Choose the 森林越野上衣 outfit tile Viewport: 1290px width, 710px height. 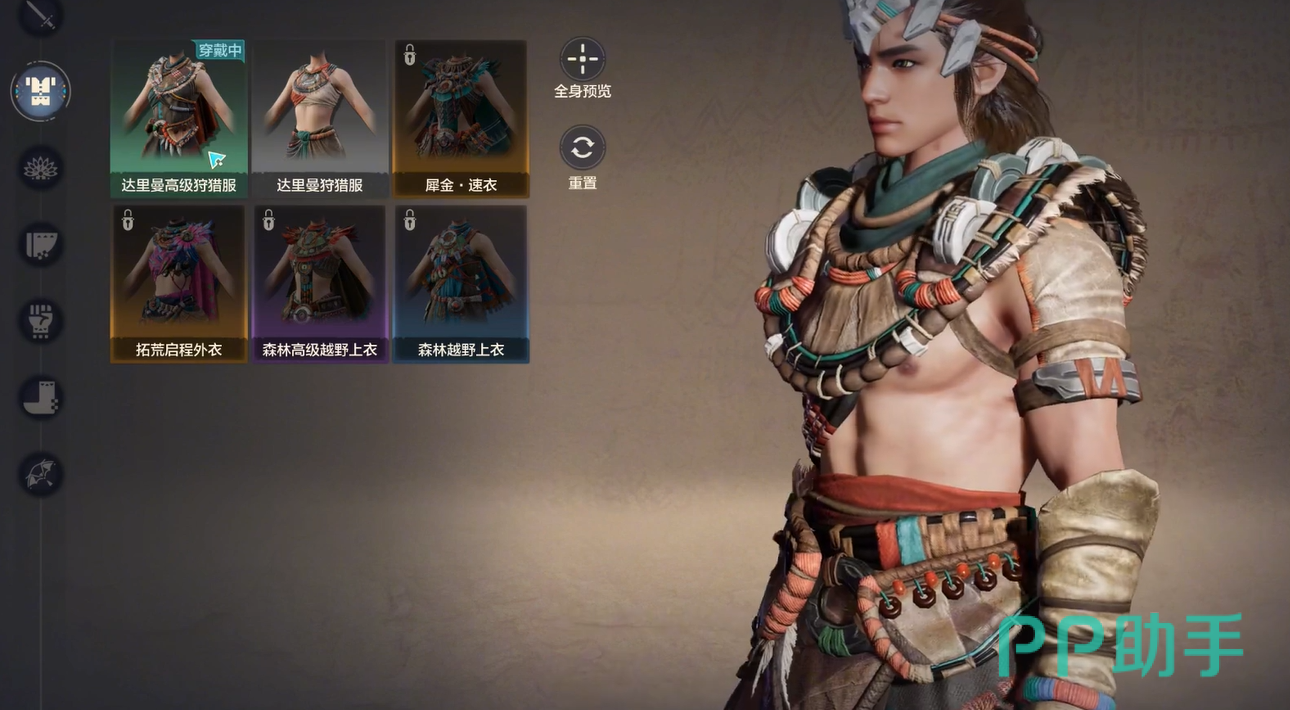point(461,283)
